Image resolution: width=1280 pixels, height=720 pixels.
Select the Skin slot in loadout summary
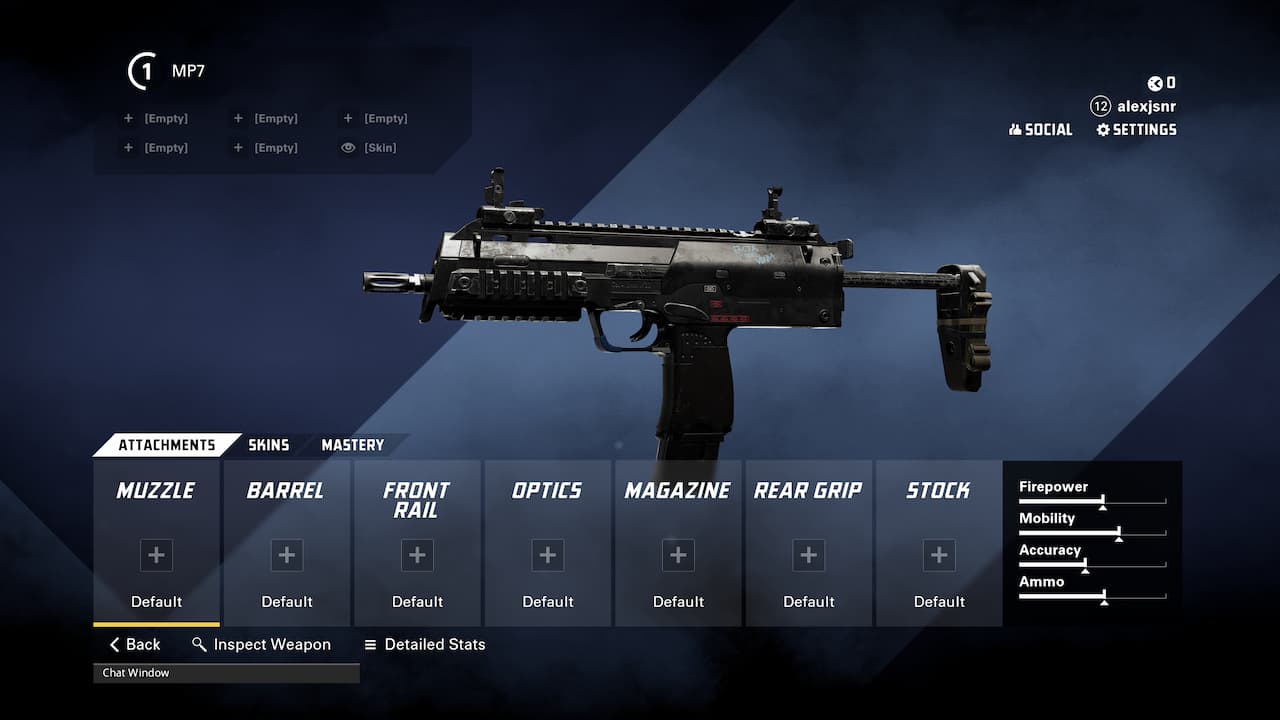[370, 148]
